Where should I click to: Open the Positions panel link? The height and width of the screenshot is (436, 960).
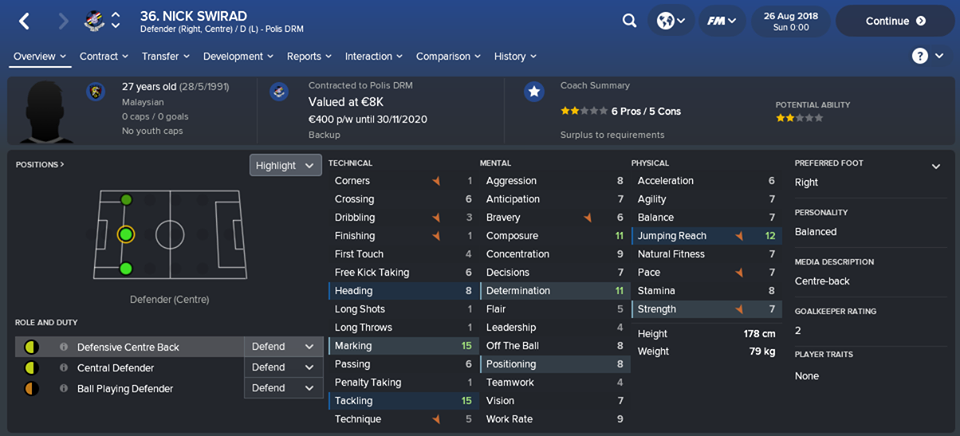[x=40, y=164]
